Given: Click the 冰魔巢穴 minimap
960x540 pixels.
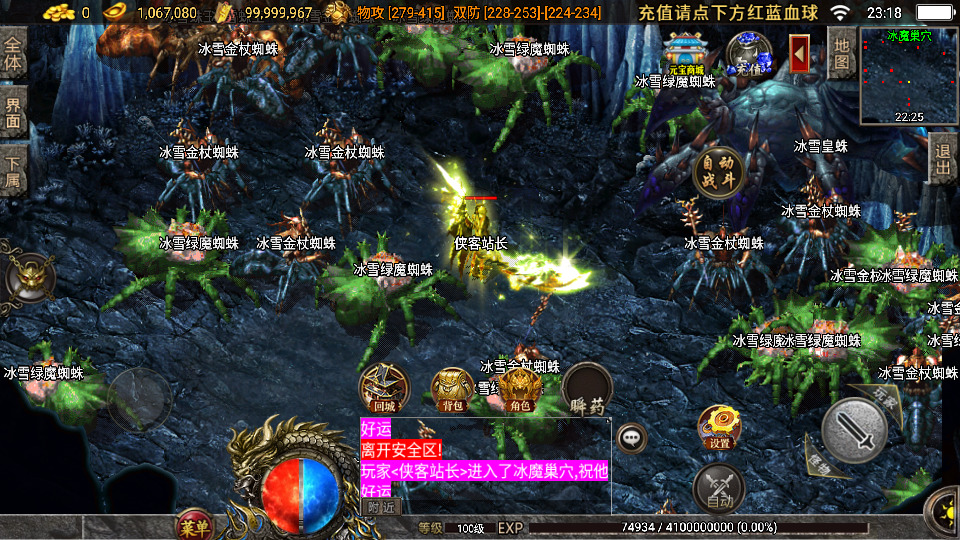Looking at the screenshot, I should point(909,77).
